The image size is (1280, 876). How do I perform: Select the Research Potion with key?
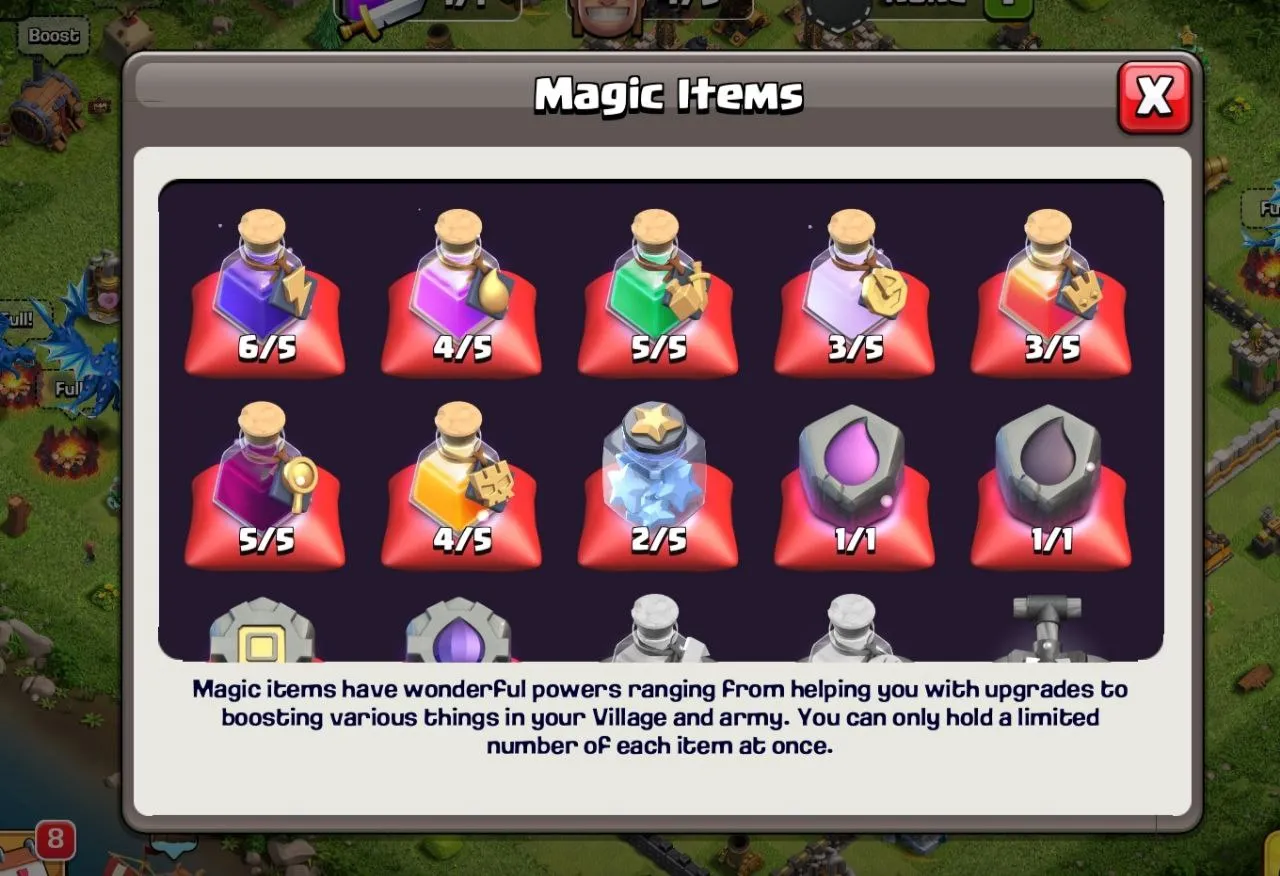tap(265, 480)
